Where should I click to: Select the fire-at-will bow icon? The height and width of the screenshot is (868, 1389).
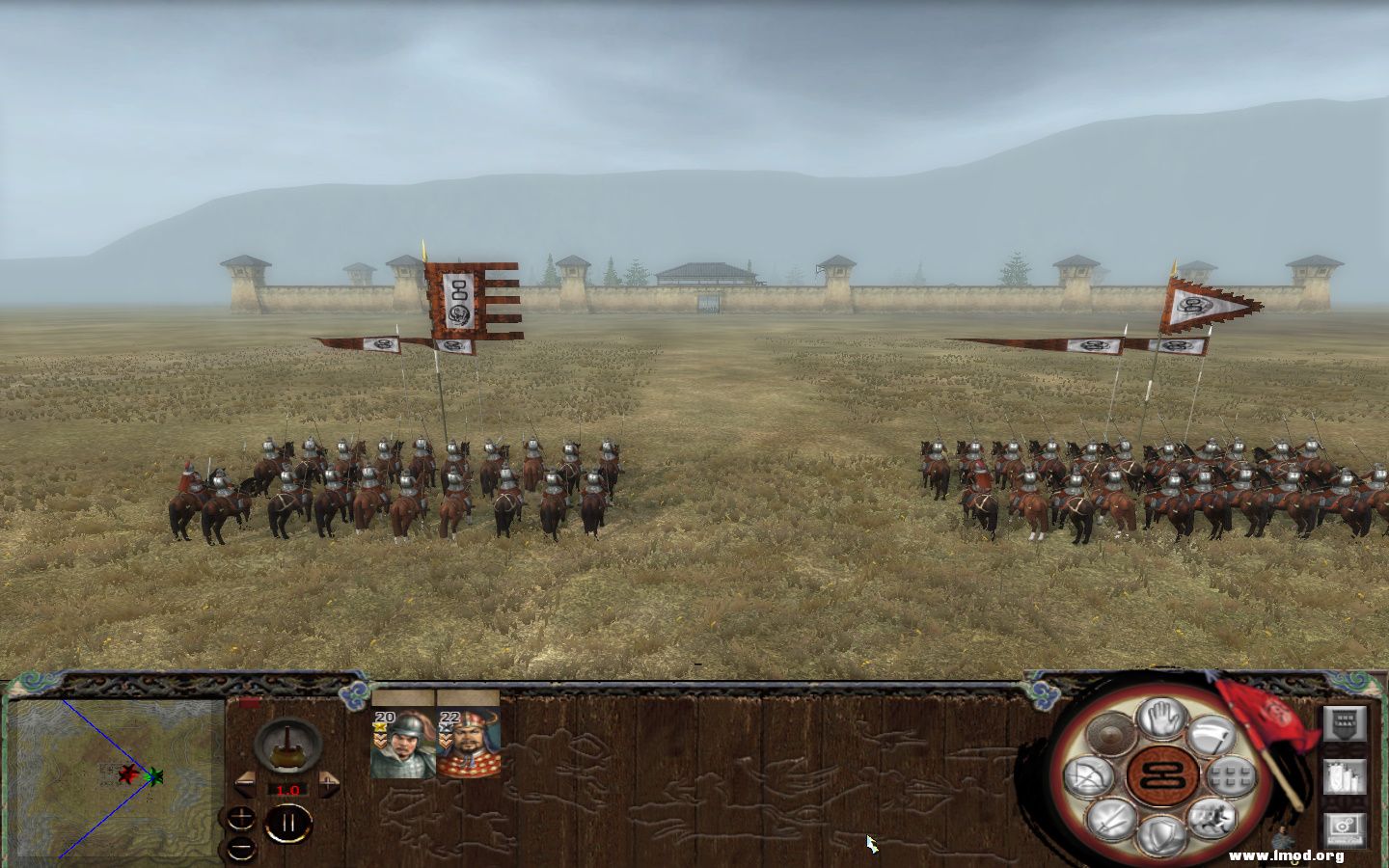[1089, 774]
